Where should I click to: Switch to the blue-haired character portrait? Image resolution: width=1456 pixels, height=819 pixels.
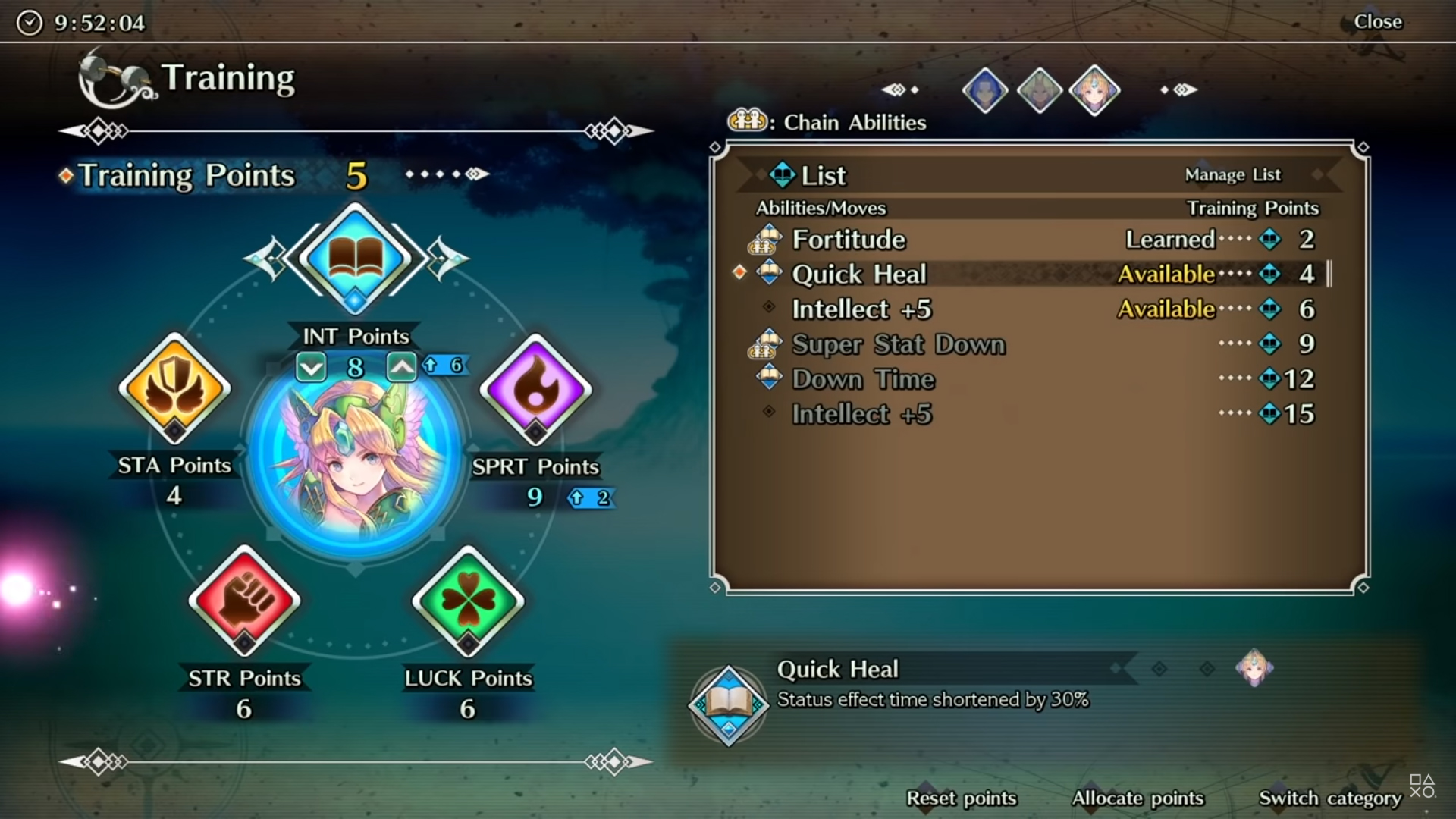tap(984, 91)
